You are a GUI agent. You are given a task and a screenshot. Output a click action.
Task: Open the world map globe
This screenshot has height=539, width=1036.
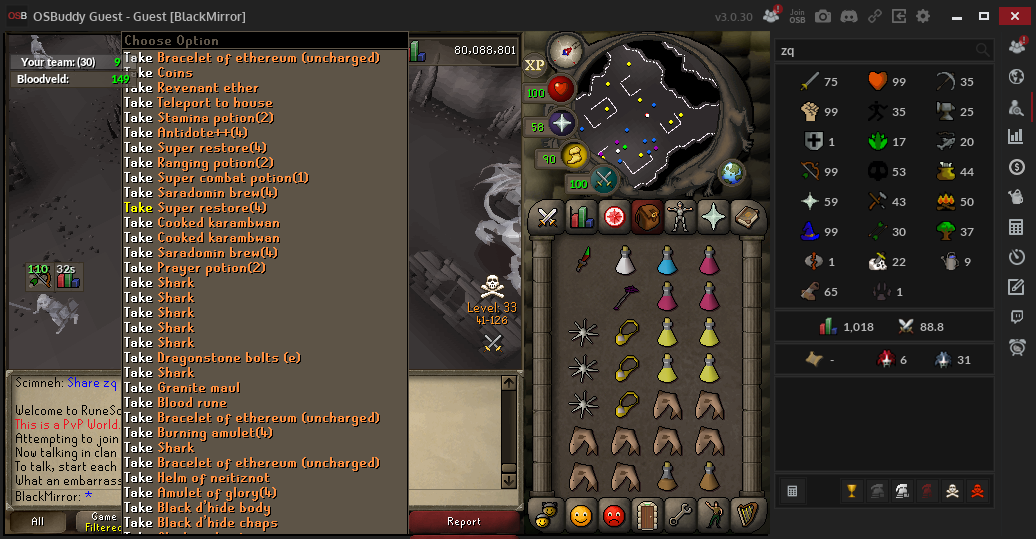tap(733, 173)
